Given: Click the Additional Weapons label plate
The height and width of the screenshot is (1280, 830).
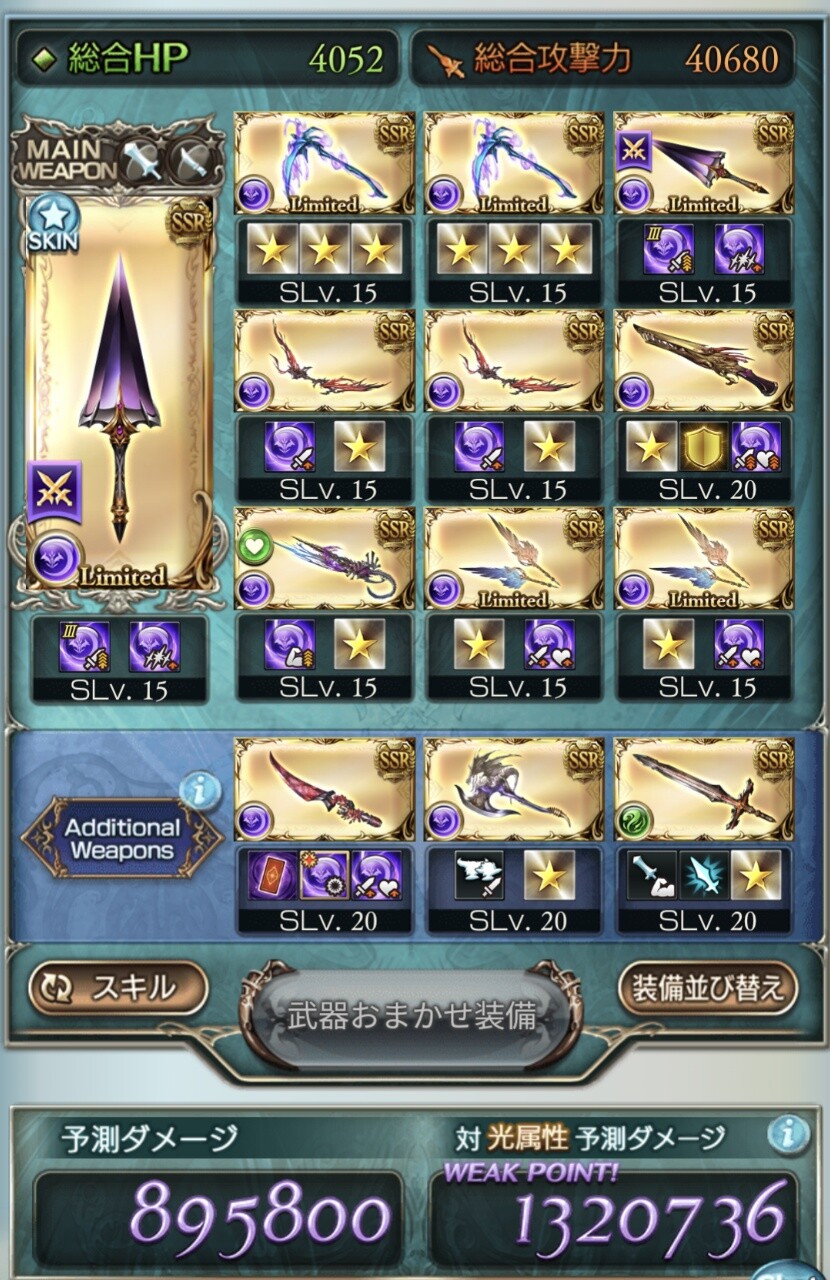Looking at the screenshot, I should 122,839.
